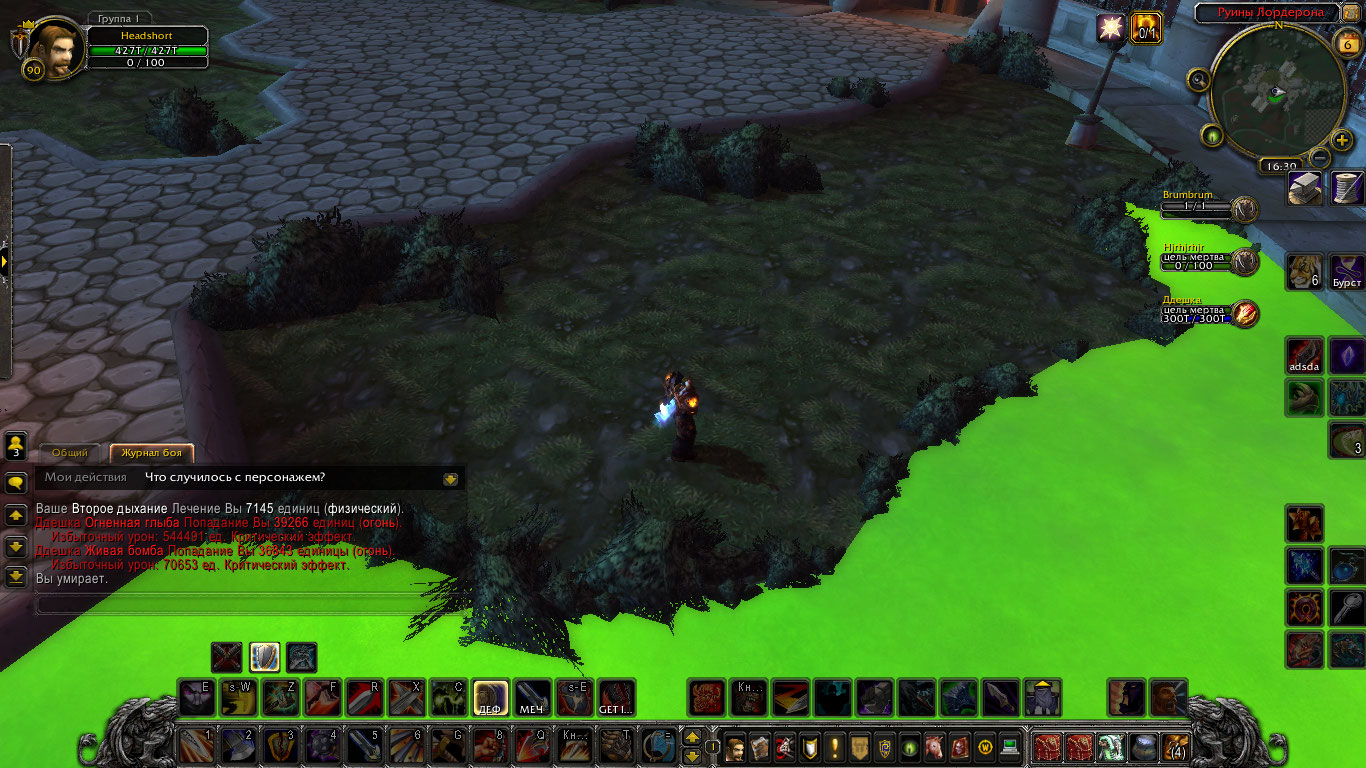Activate the МЕЧ action bar button

[532, 697]
